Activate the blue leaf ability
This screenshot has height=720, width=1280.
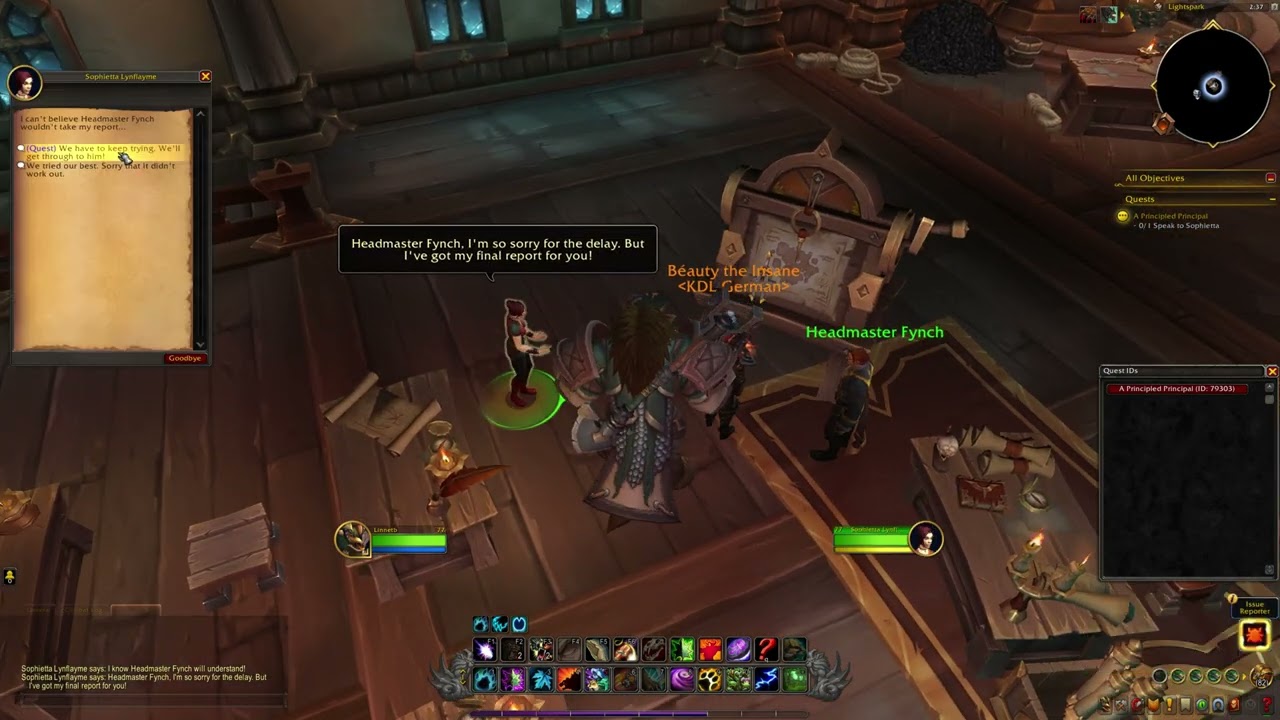point(541,680)
